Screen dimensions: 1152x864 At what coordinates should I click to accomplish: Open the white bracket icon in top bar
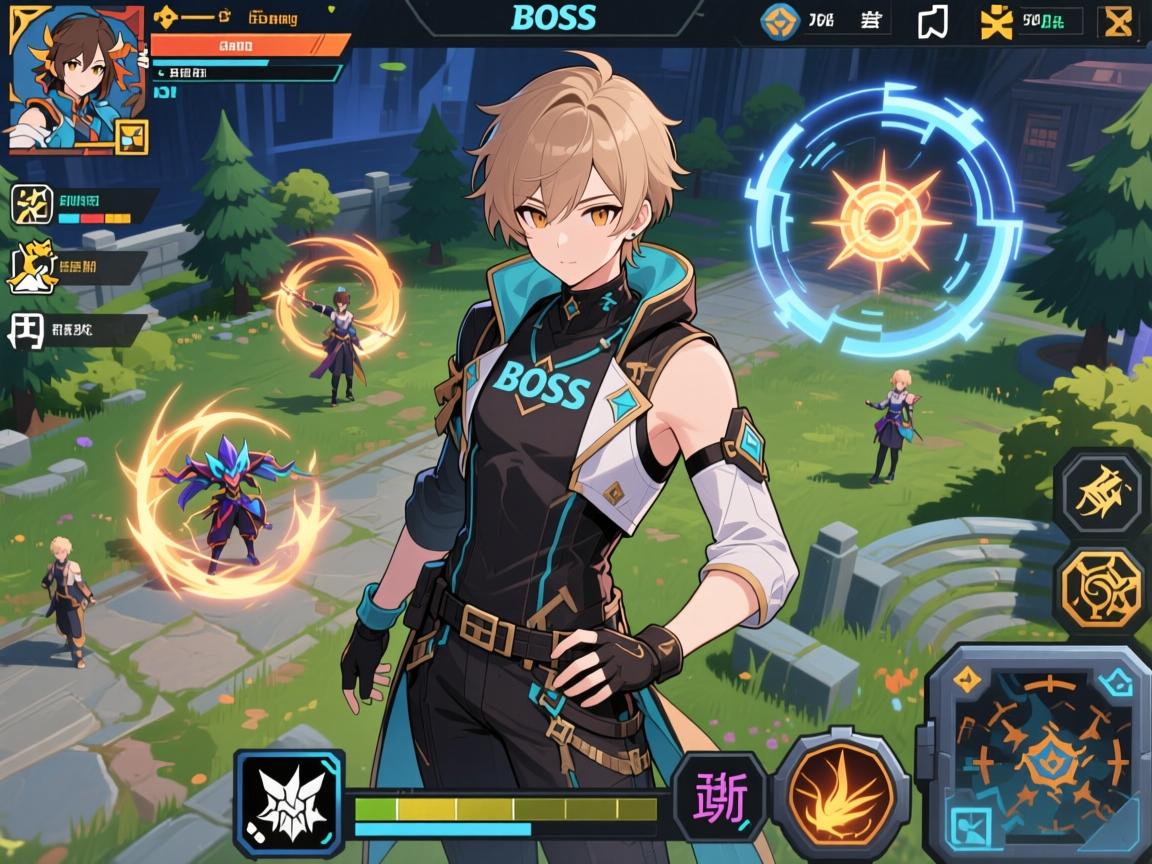(x=932, y=22)
